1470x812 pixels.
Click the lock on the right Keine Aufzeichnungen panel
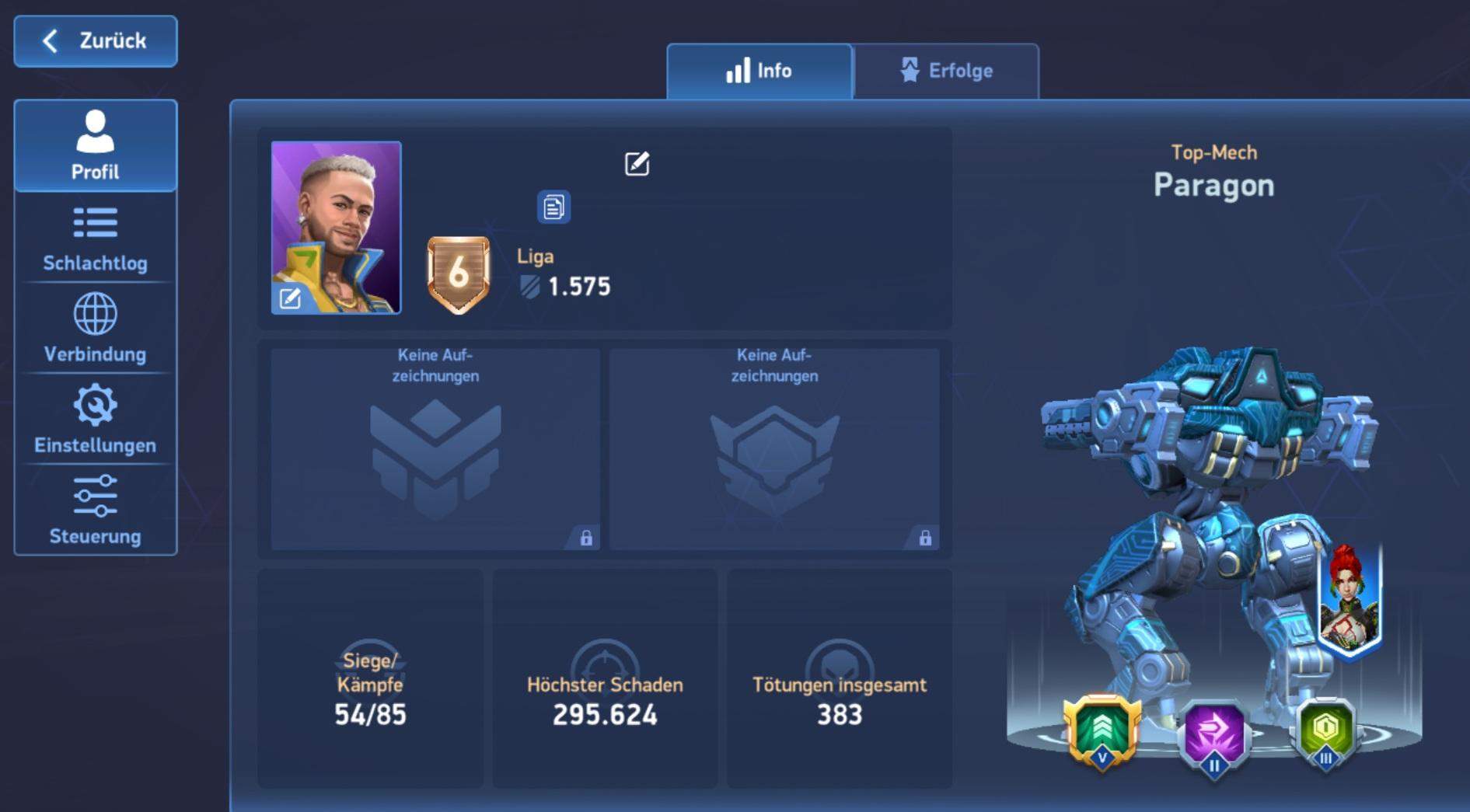coord(926,536)
